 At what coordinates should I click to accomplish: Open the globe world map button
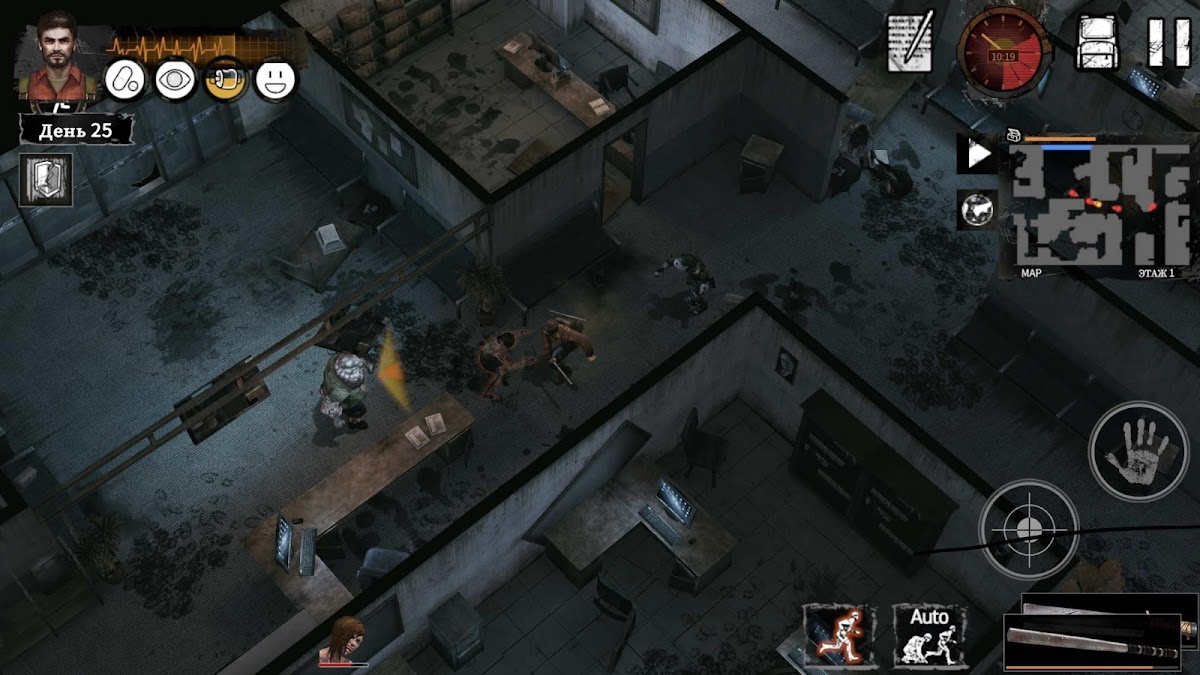coord(977,211)
